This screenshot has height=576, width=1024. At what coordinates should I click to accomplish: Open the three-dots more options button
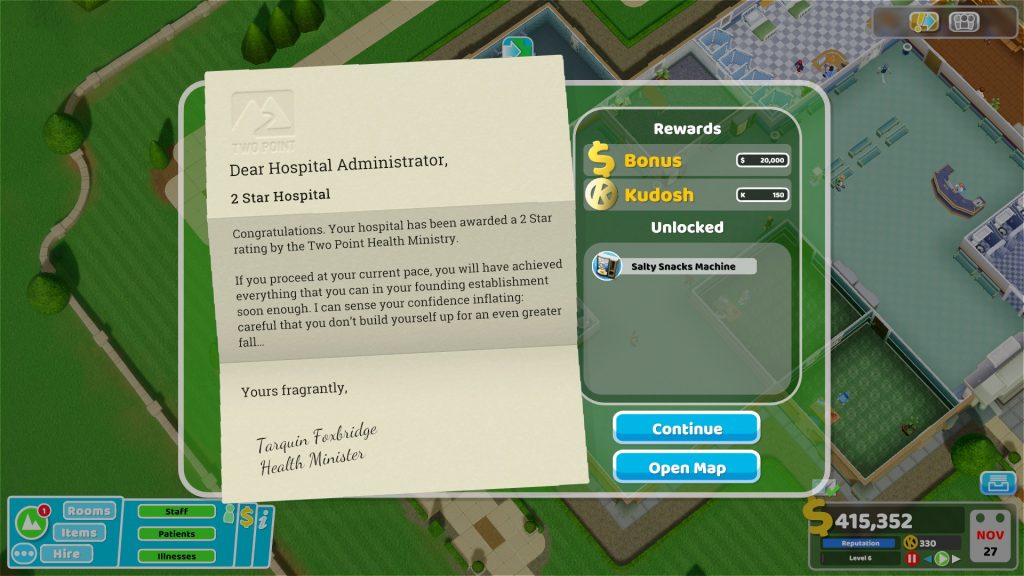[23, 553]
